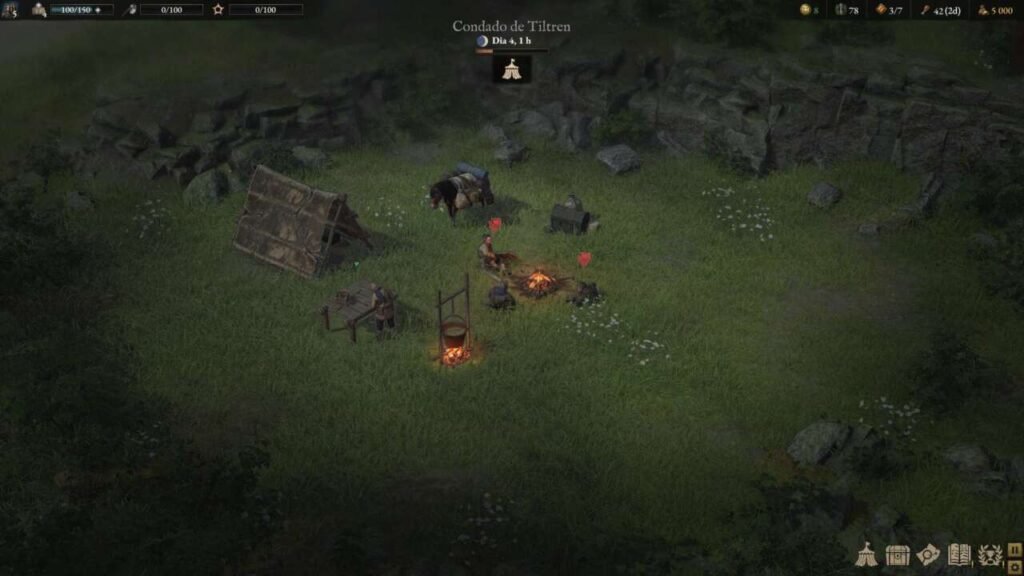Open the world map with magnifier icon
This screenshot has width=1024, height=576.
(928, 556)
